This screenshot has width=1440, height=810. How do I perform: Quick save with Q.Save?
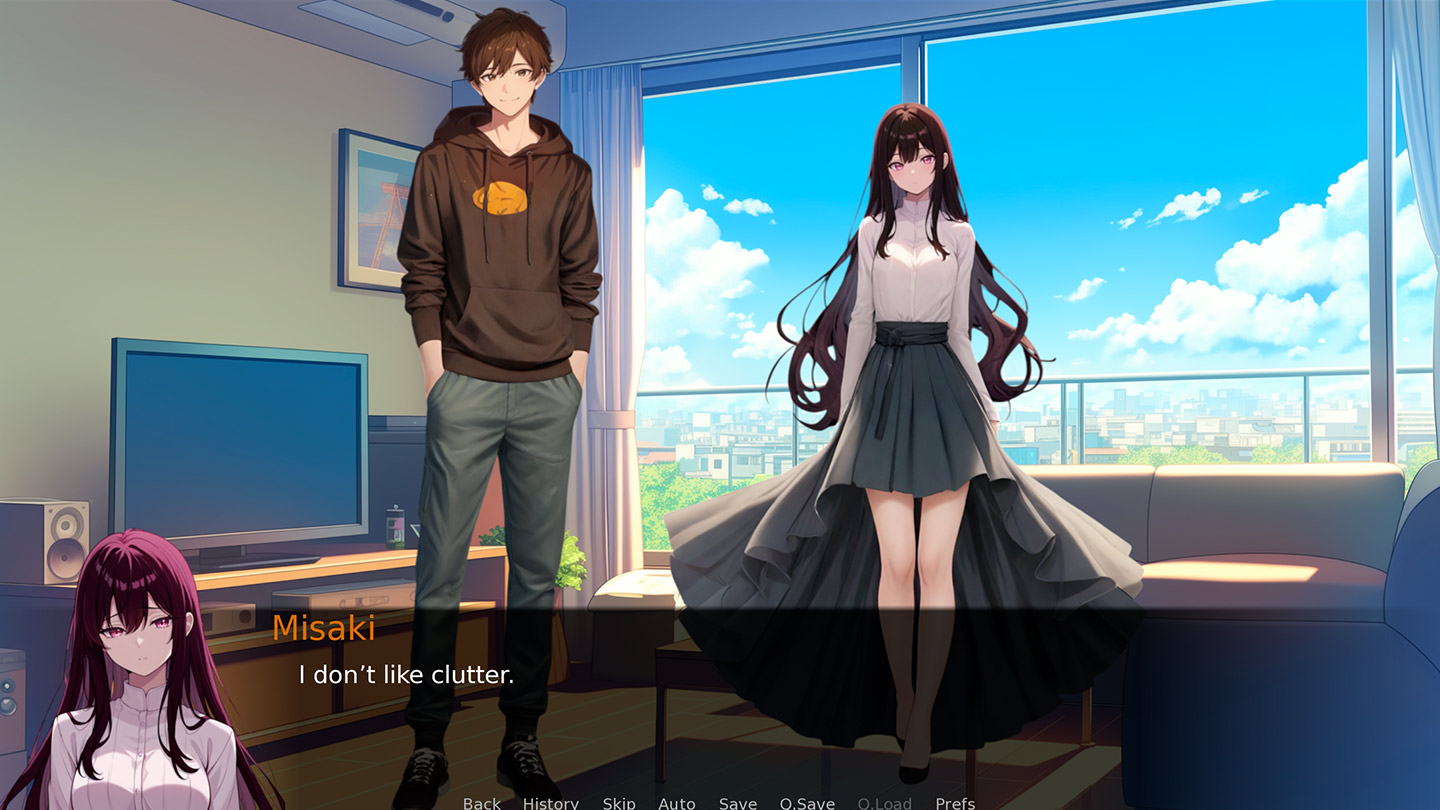point(807,803)
